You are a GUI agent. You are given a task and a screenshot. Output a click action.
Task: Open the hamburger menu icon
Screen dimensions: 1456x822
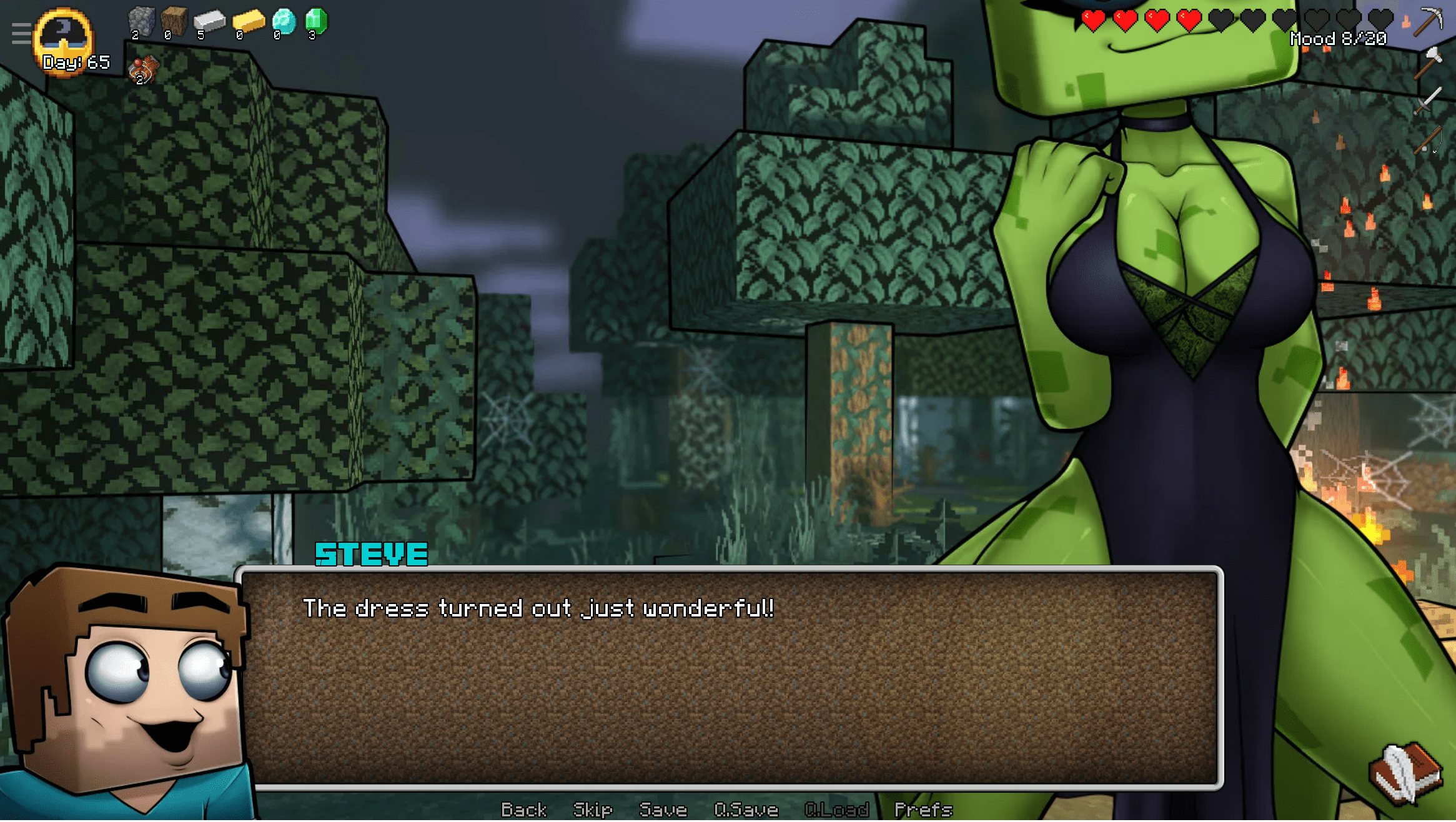click(x=21, y=33)
